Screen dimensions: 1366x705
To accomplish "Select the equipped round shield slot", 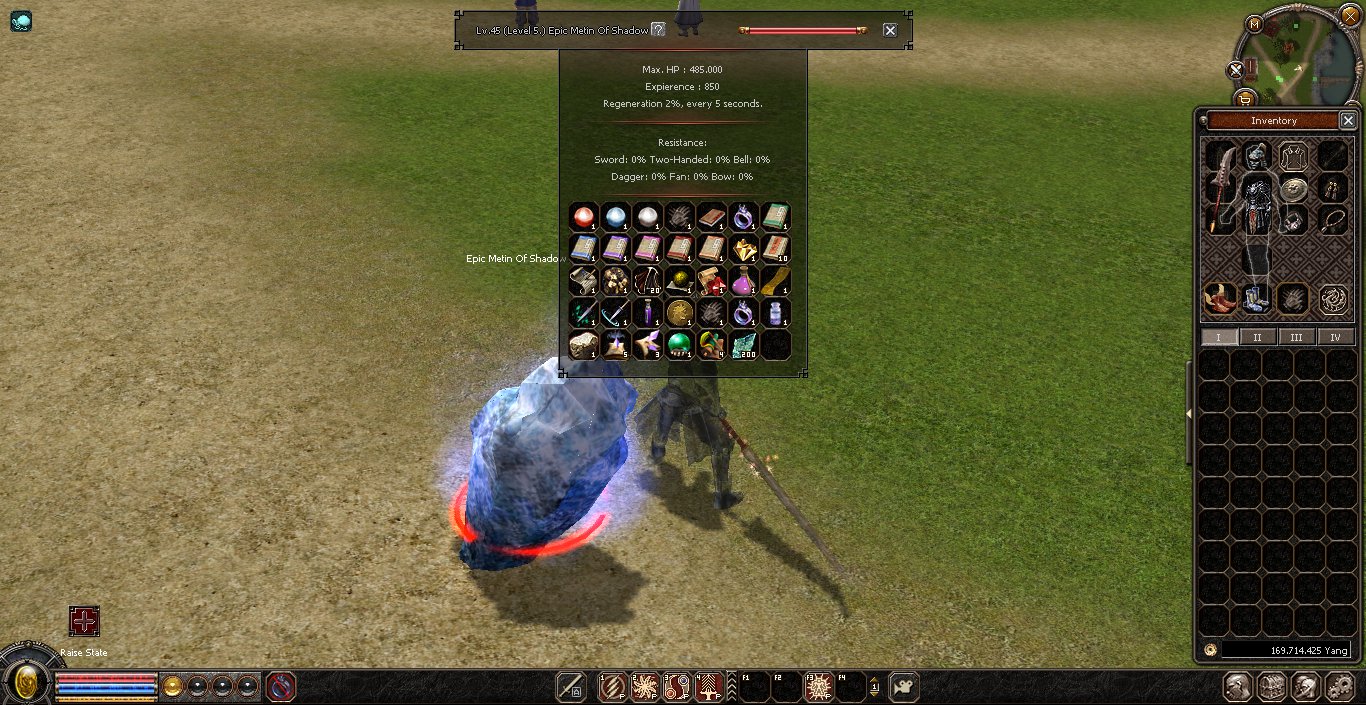I will 1294,188.
